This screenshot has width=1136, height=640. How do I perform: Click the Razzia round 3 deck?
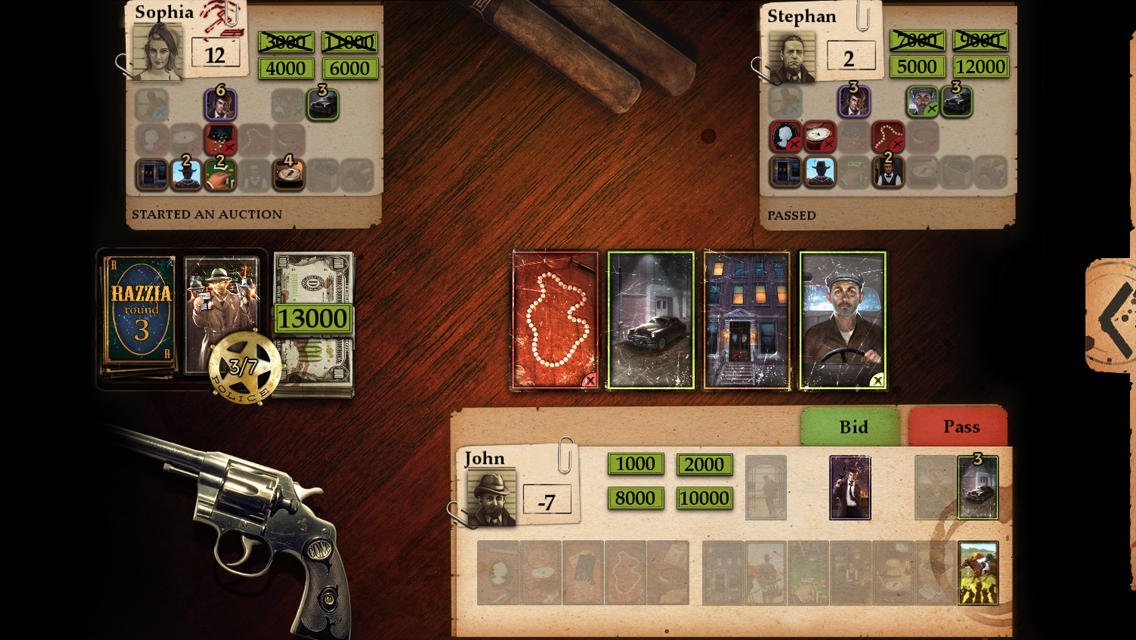140,315
